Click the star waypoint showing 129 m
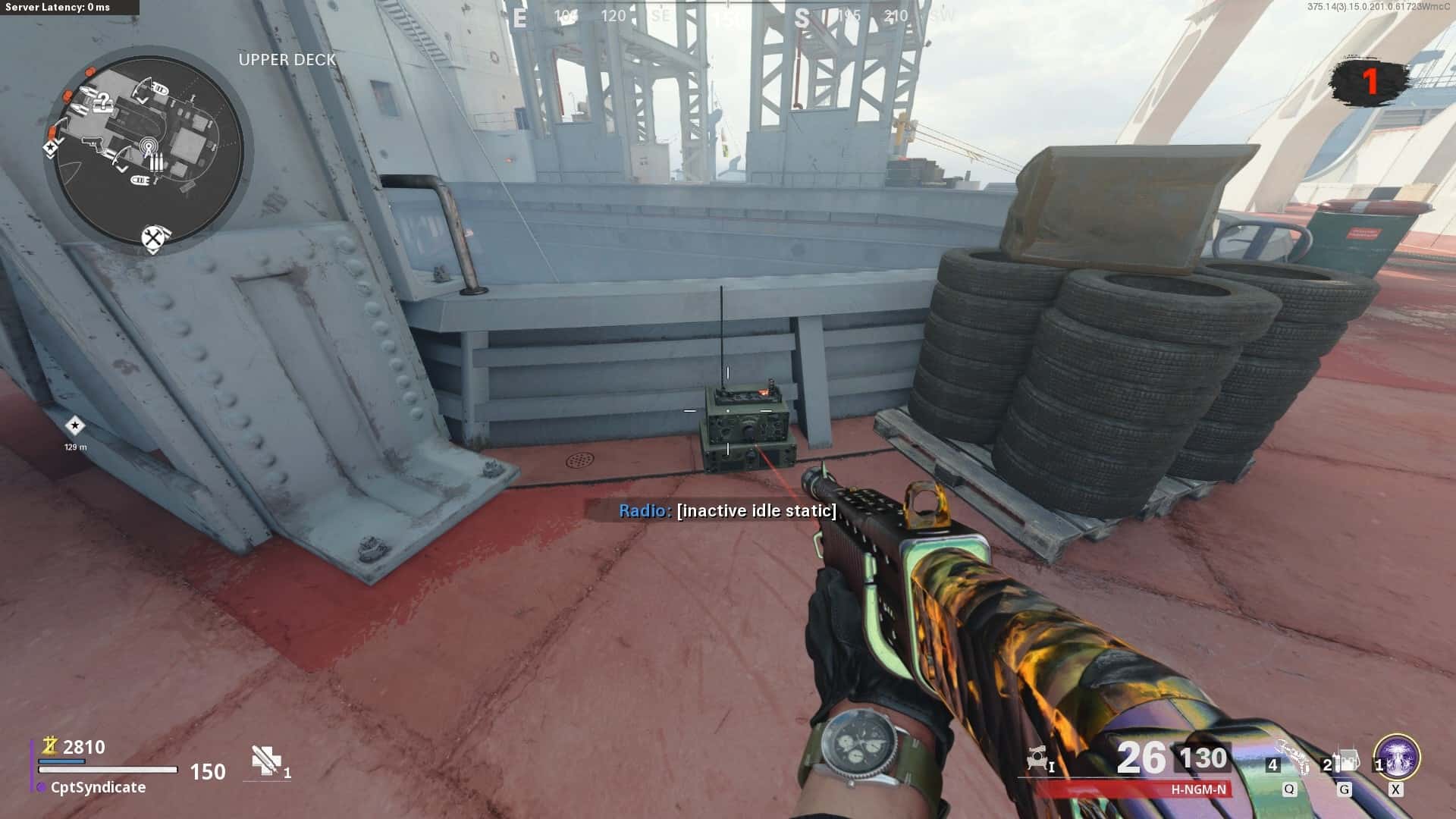Image resolution: width=1456 pixels, height=819 pixels. 74,425
